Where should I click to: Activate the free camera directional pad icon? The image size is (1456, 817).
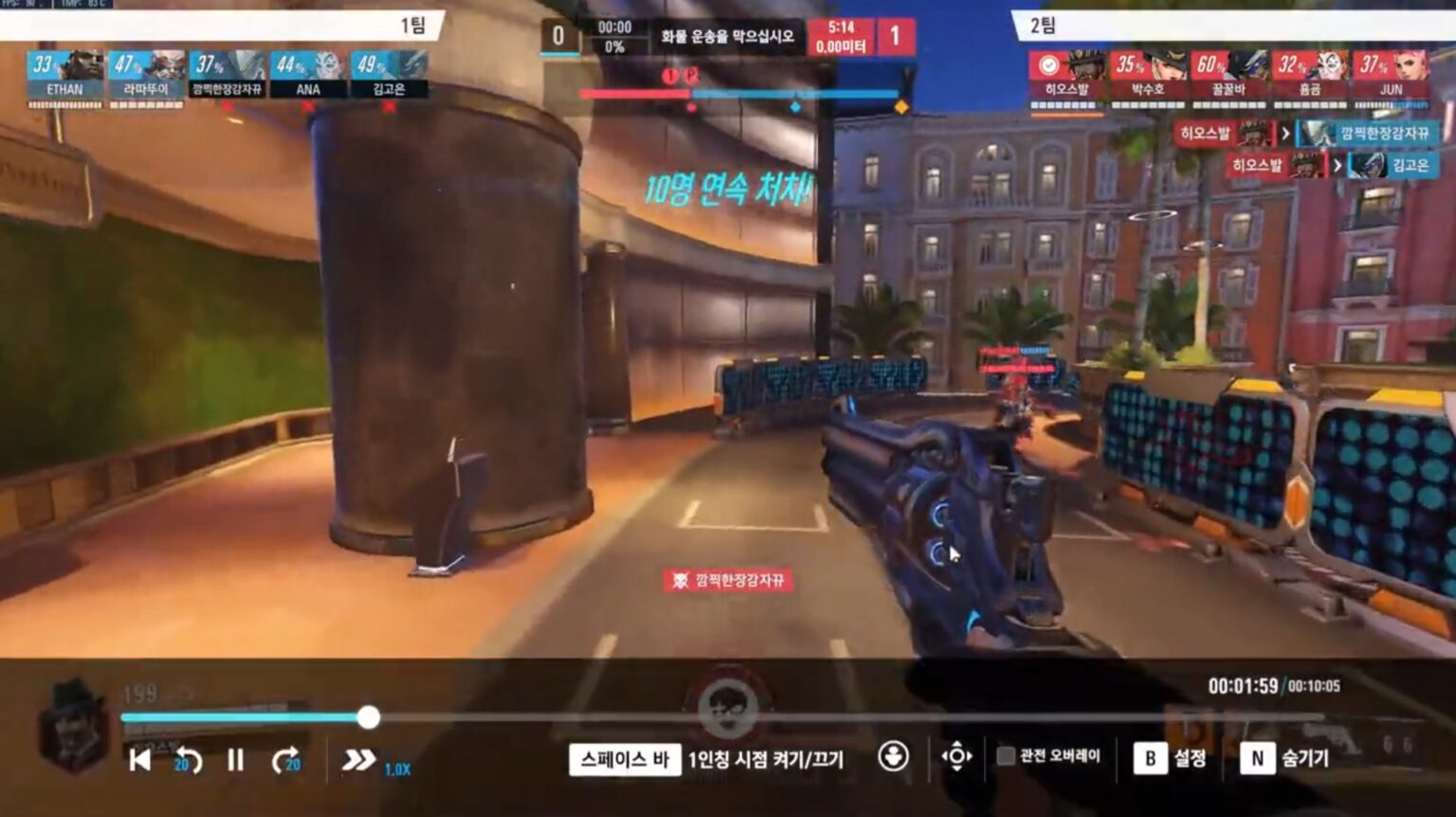click(x=956, y=756)
